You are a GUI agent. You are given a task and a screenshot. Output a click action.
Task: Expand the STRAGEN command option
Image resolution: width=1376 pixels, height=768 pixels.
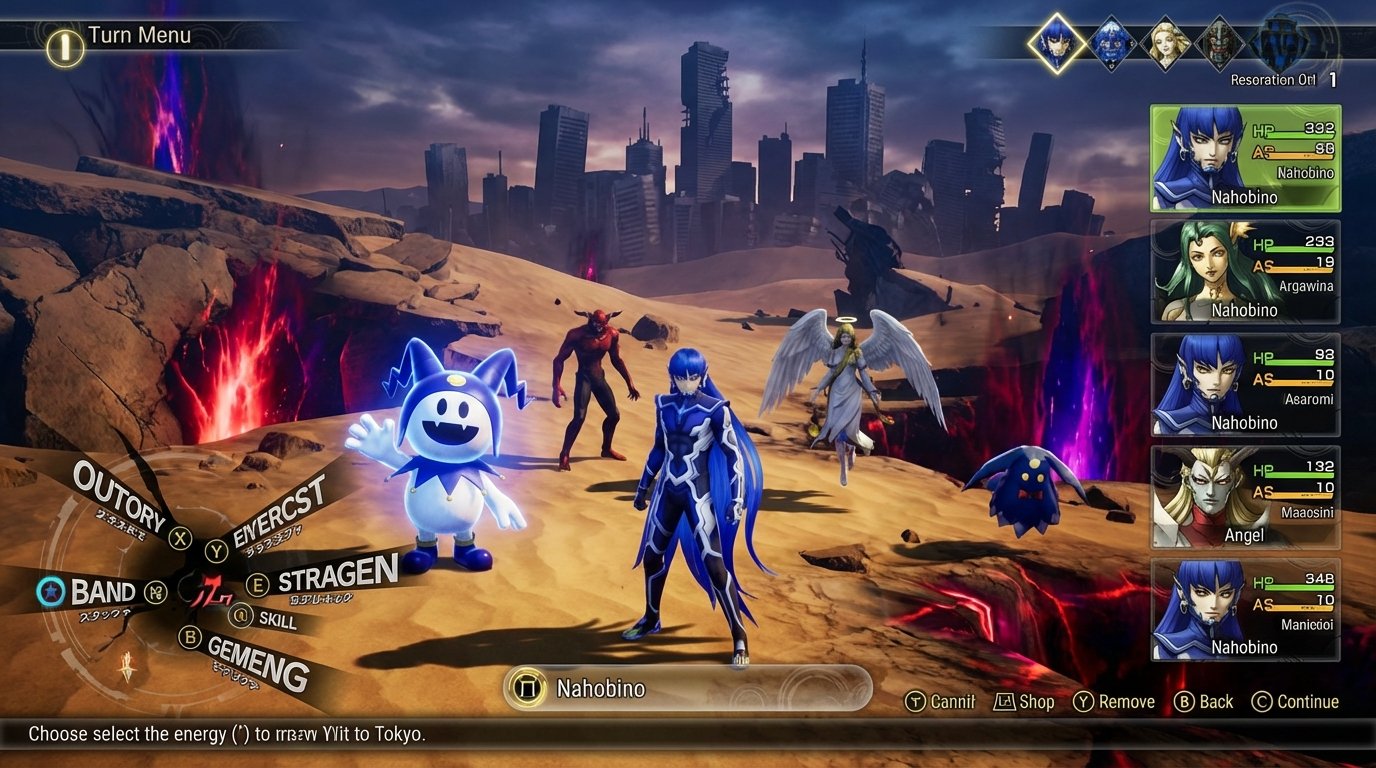click(335, 578)
